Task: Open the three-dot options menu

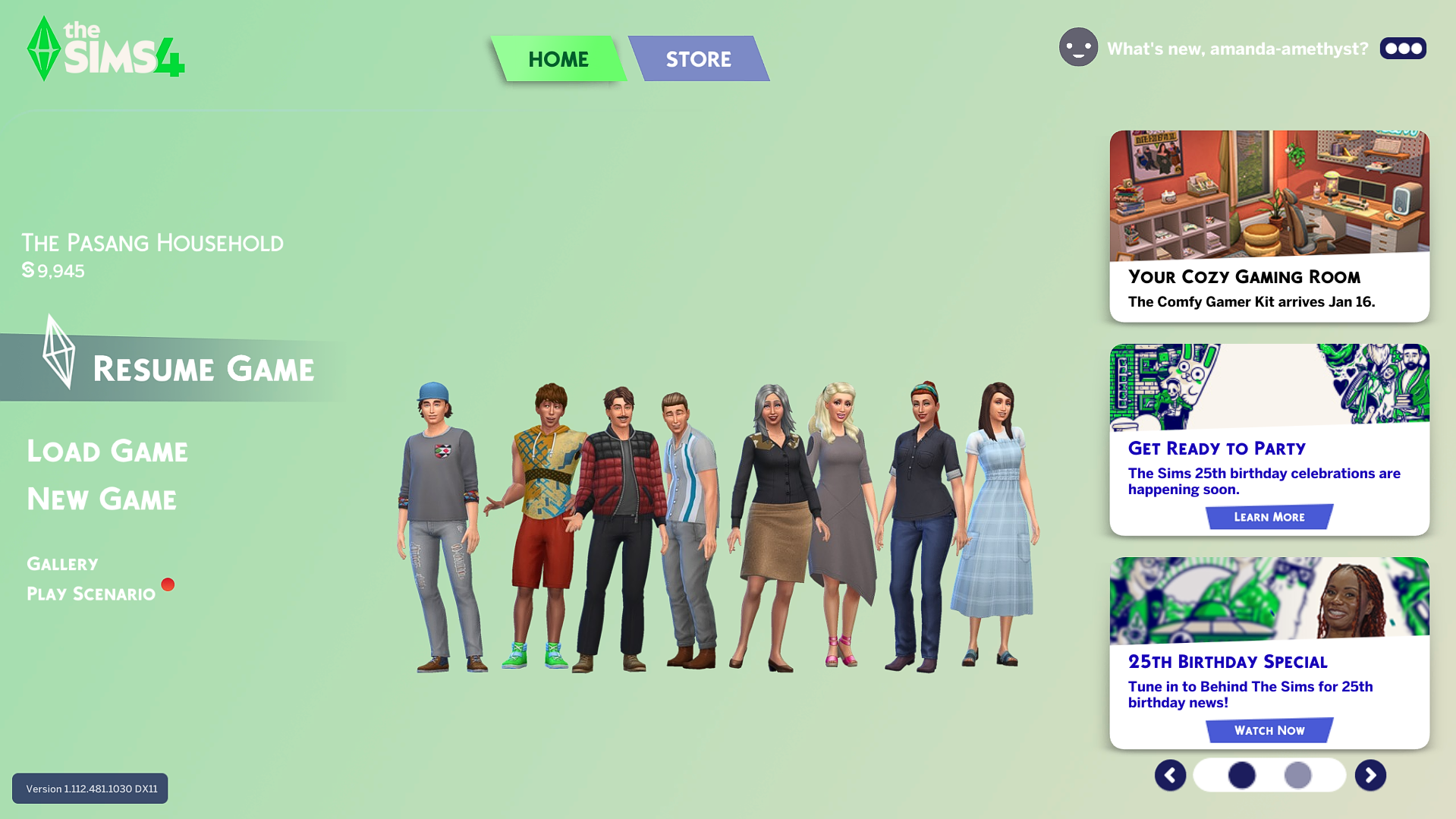Action: (1403, 49)
